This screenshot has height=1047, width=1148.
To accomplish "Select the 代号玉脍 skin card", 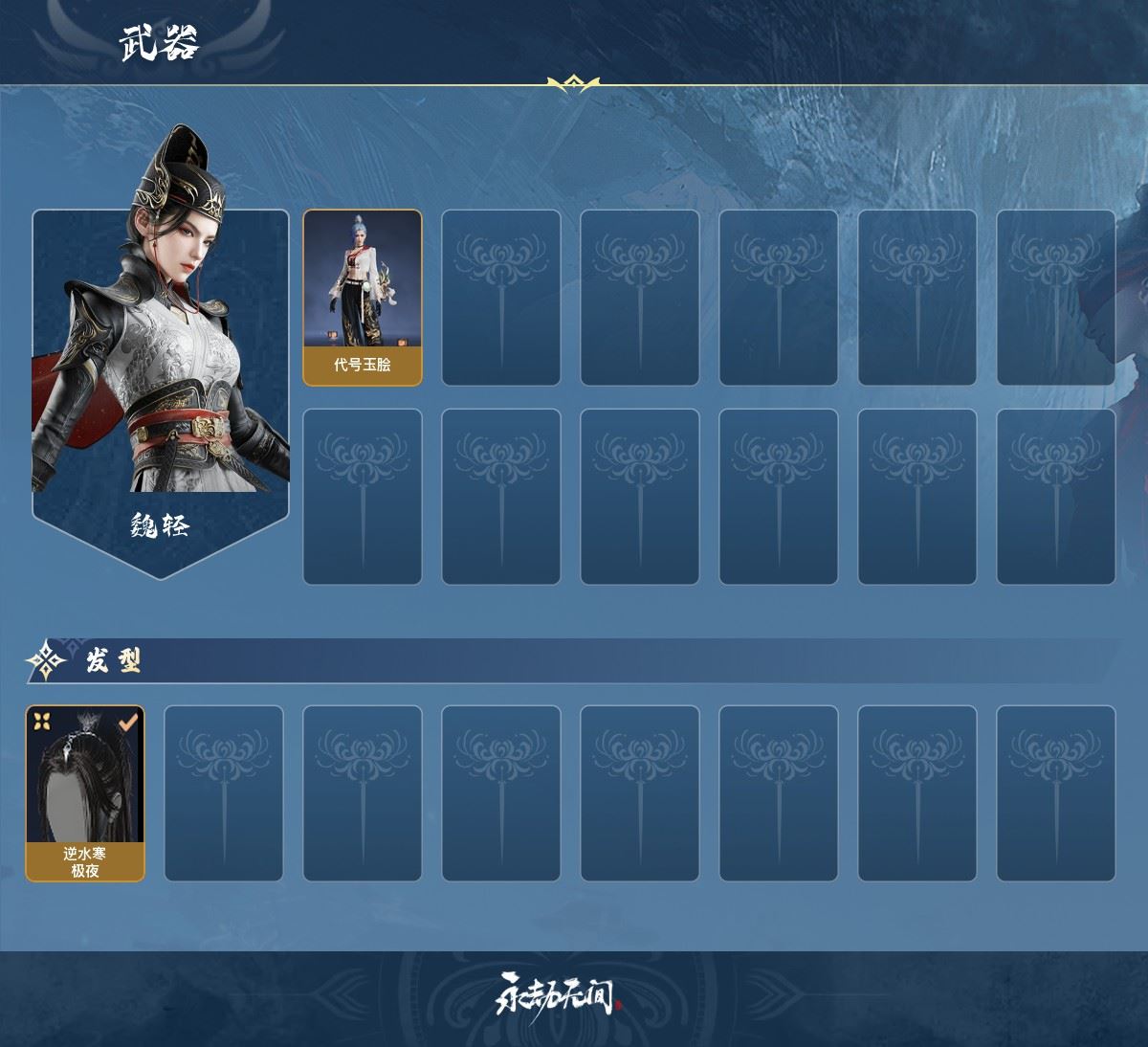I will click(x=363, y=298).
